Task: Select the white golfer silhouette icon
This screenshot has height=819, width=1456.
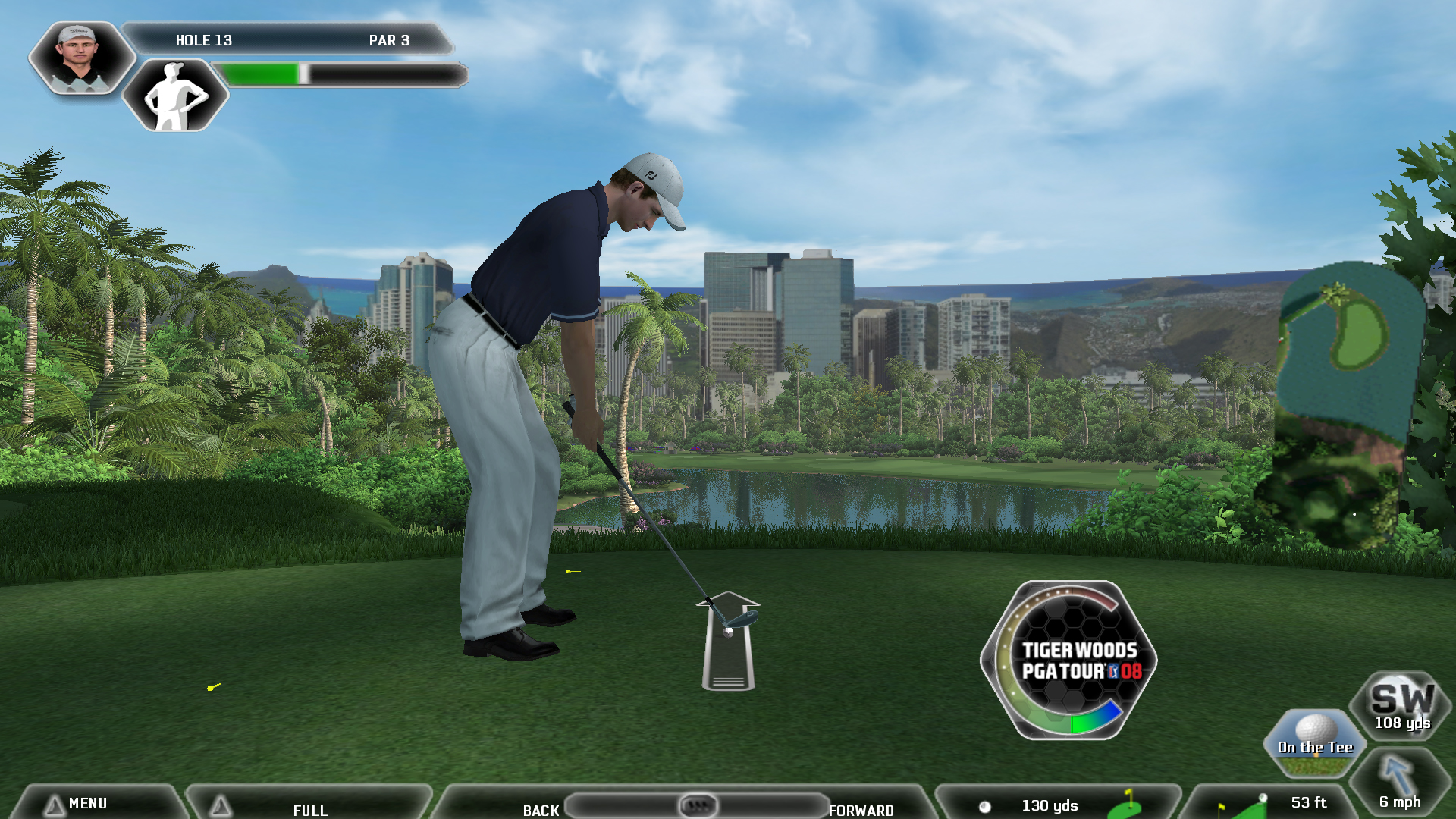Action: (175, 96)
